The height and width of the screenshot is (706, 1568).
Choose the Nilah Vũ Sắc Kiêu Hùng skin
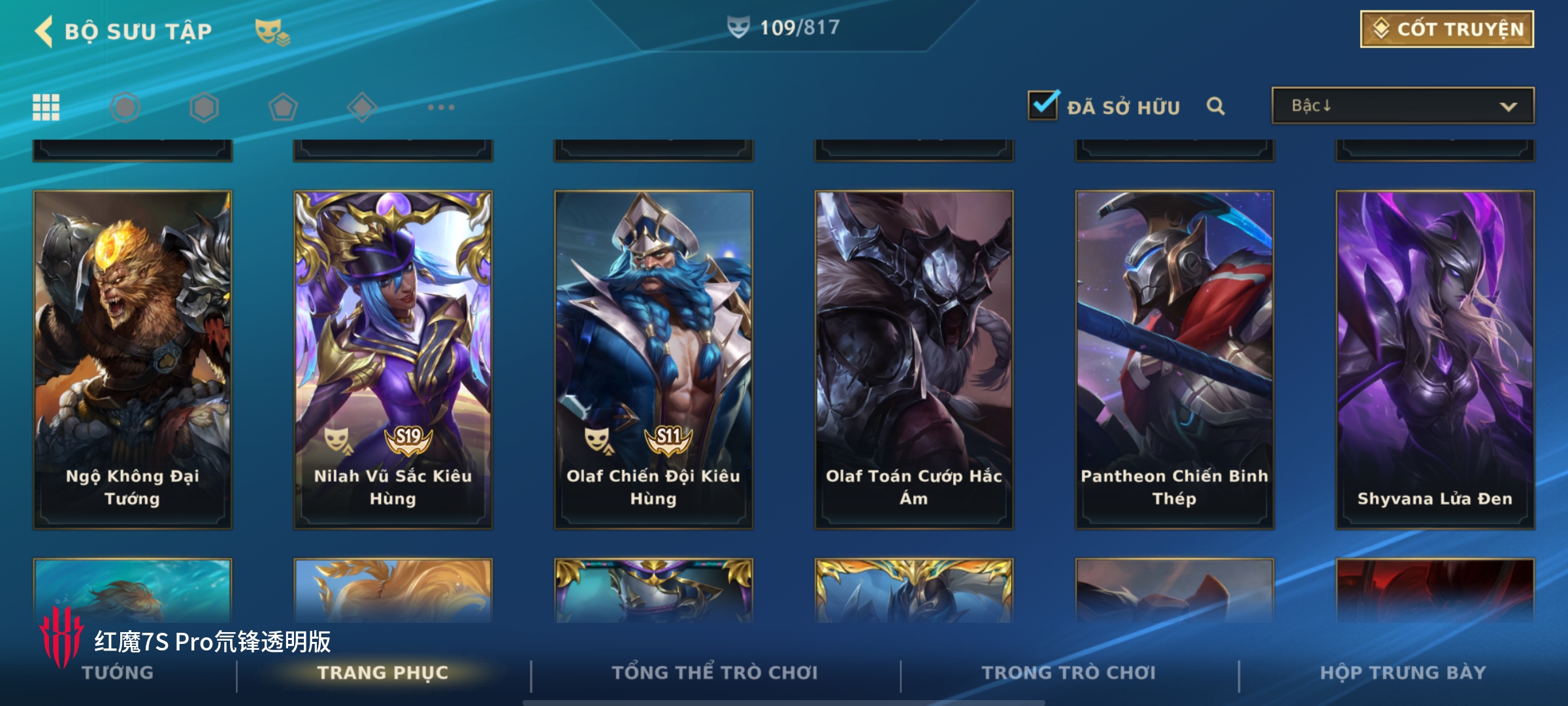click(x=393, y=360)
